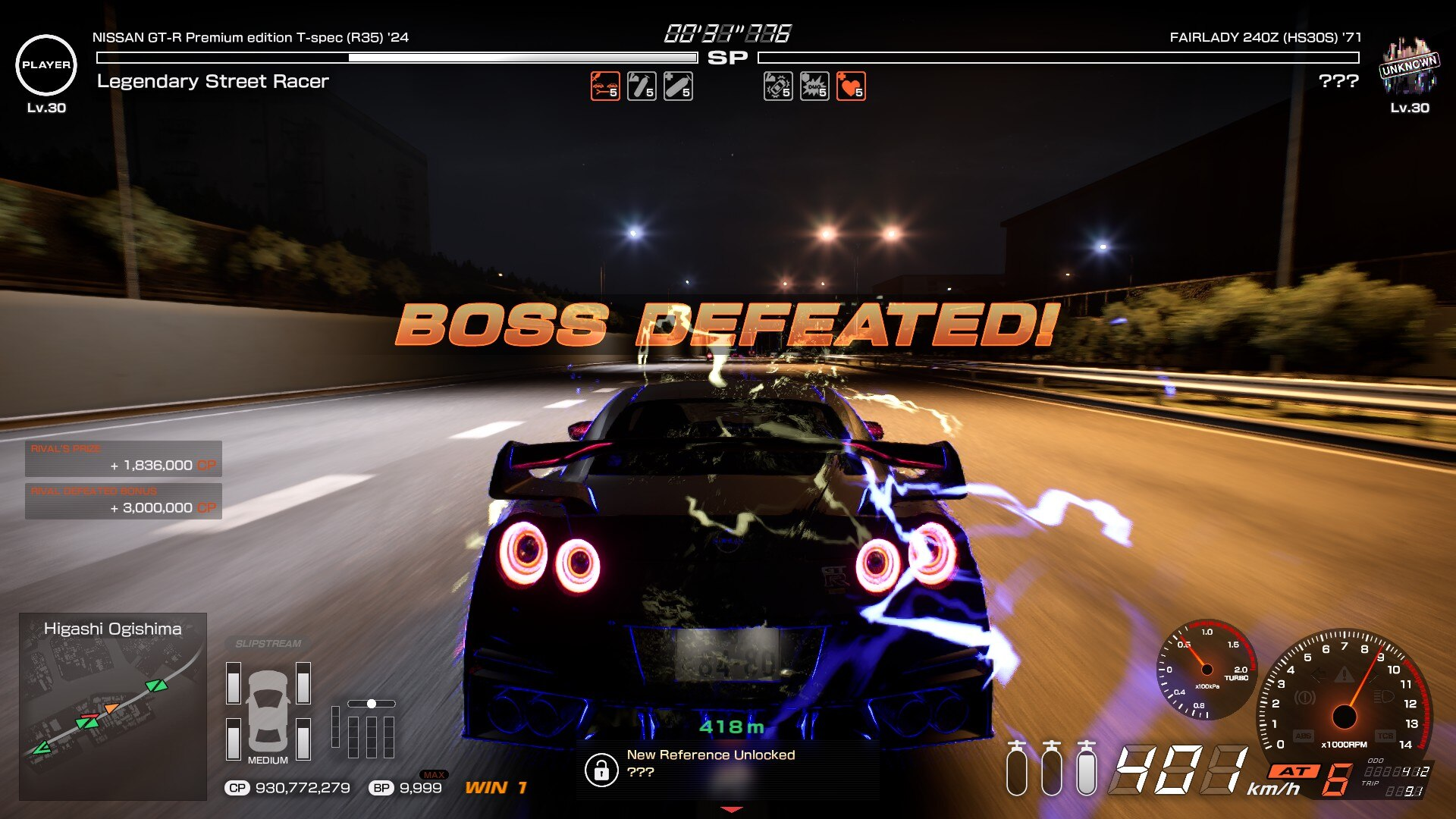Click the upright nitrous bottle perk icon
This screenshot has width=1456, height=819.
(x=642, y=86)
